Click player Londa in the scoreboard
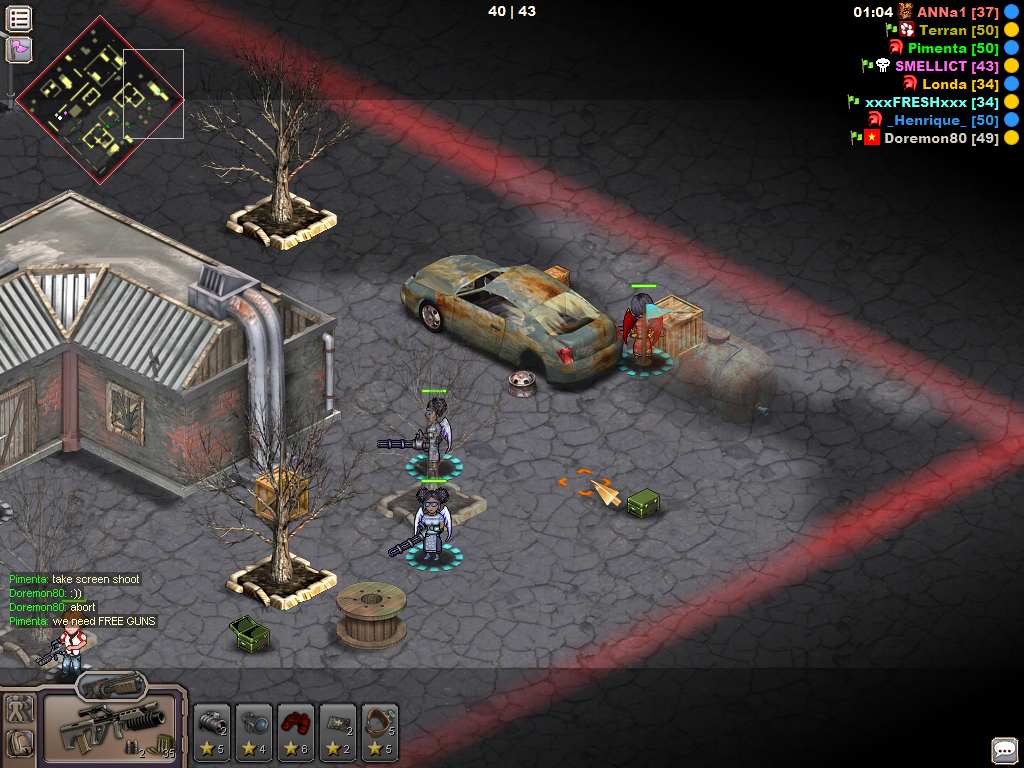Viewport: 1024px width, 768px height. (x=945, y=84)
